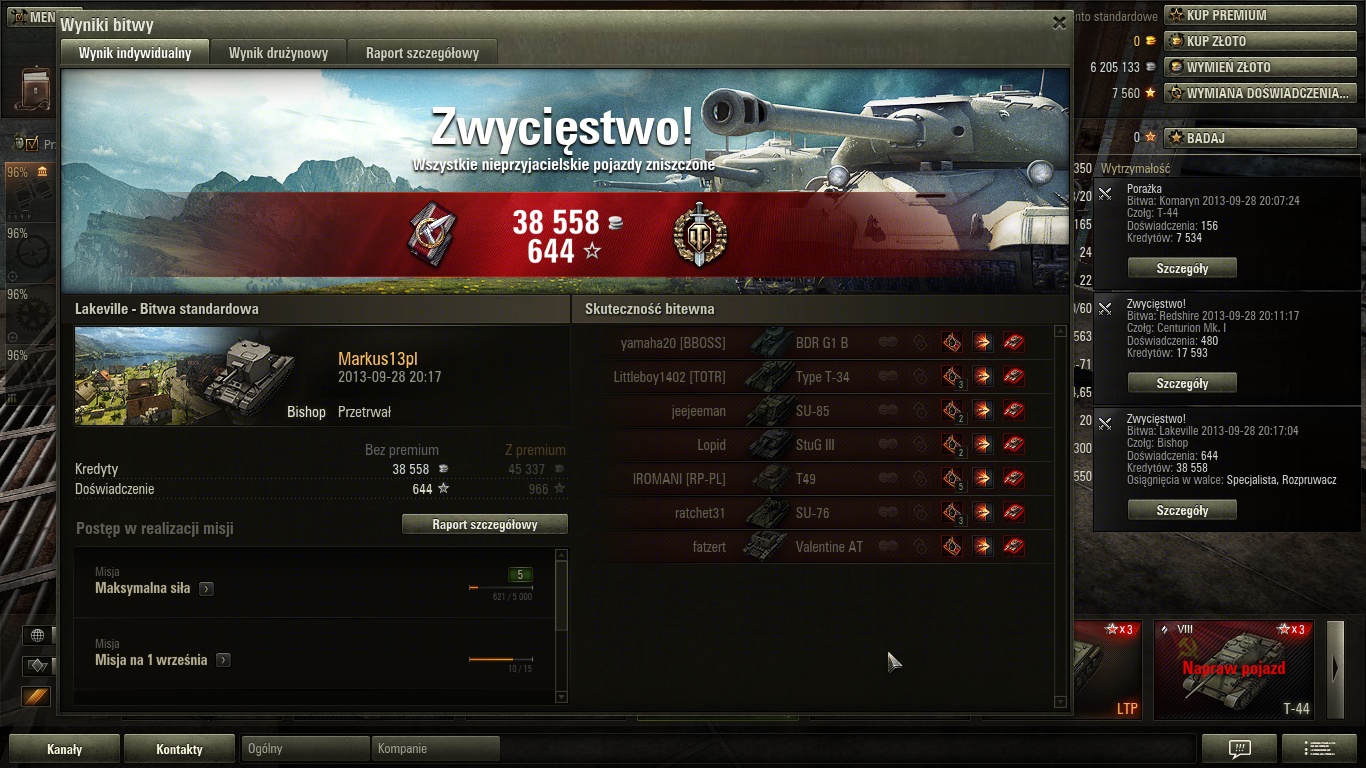Close the battle results window

pyautogui.click(x=1059, y=23)
